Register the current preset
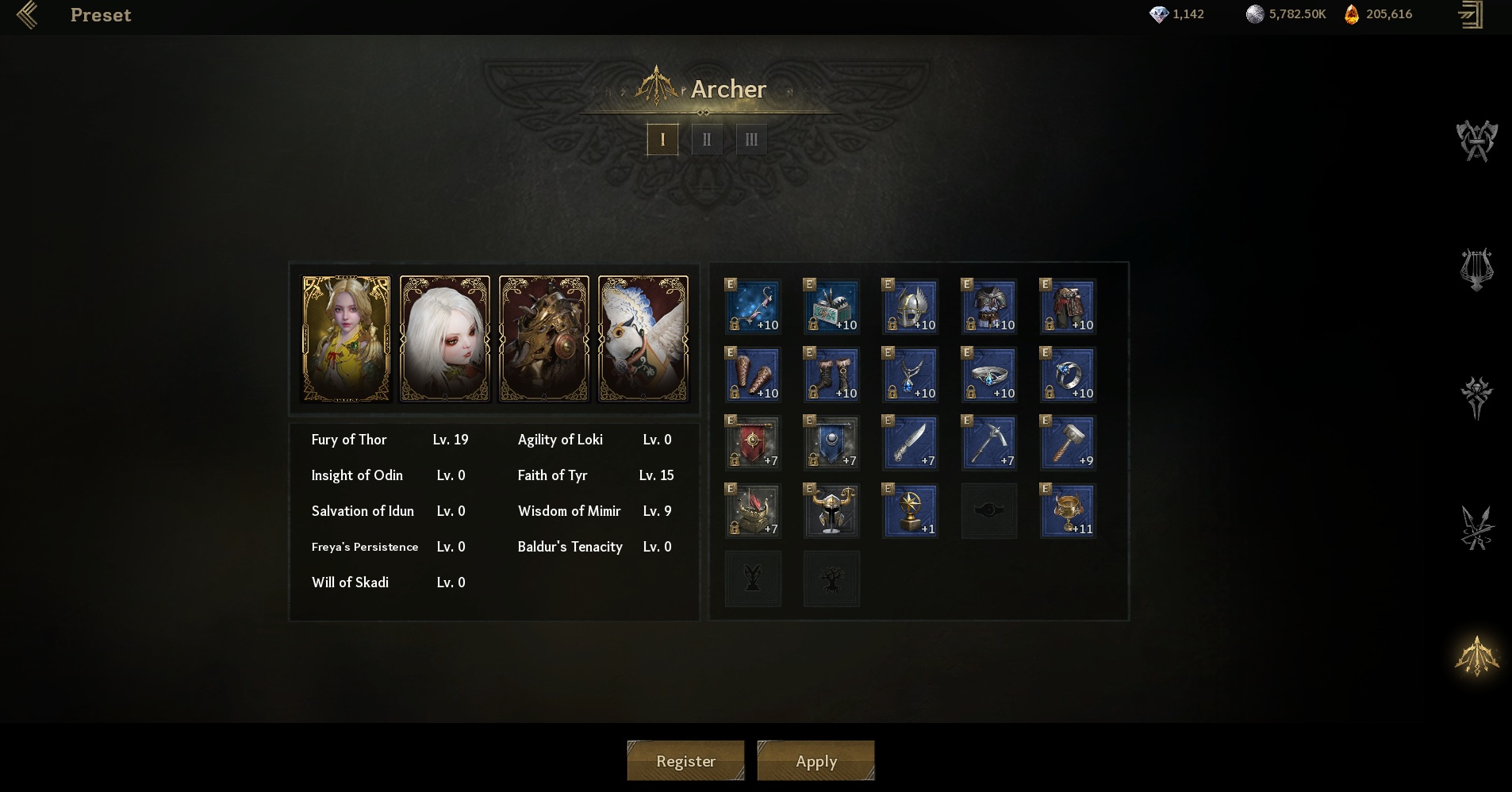 (x=685, y=761)
